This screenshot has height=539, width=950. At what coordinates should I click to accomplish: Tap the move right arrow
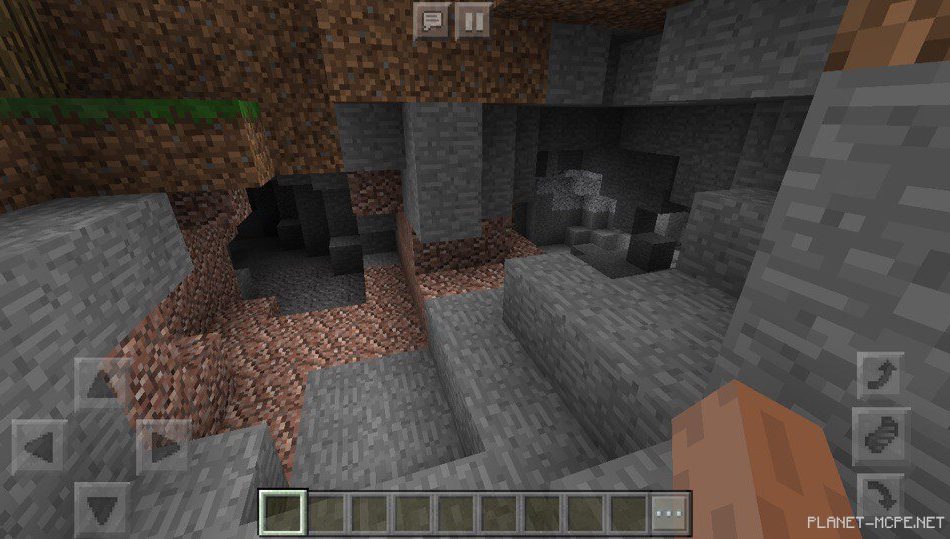click(x=163, y=445)
